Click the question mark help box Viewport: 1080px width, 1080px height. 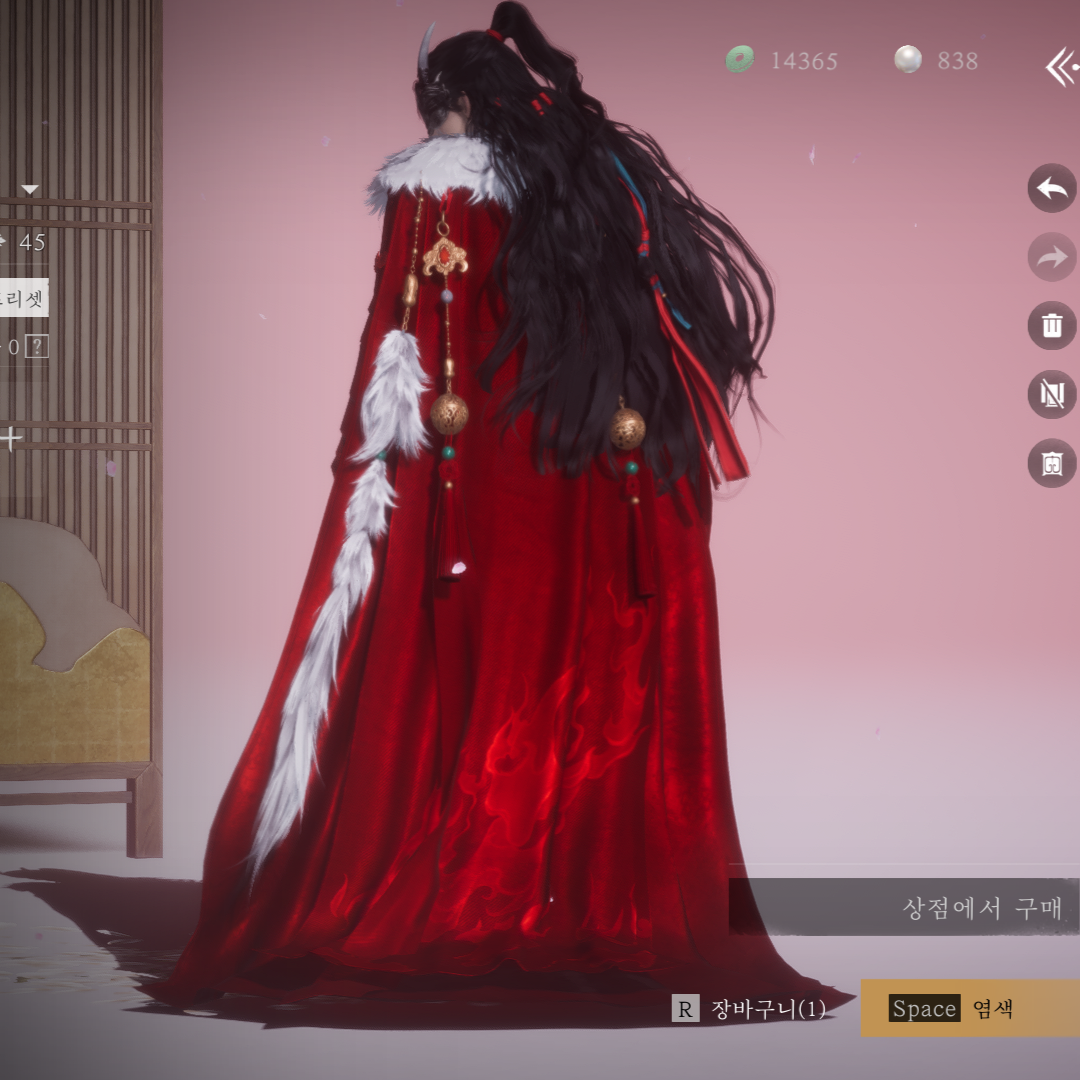pos(37,347)
